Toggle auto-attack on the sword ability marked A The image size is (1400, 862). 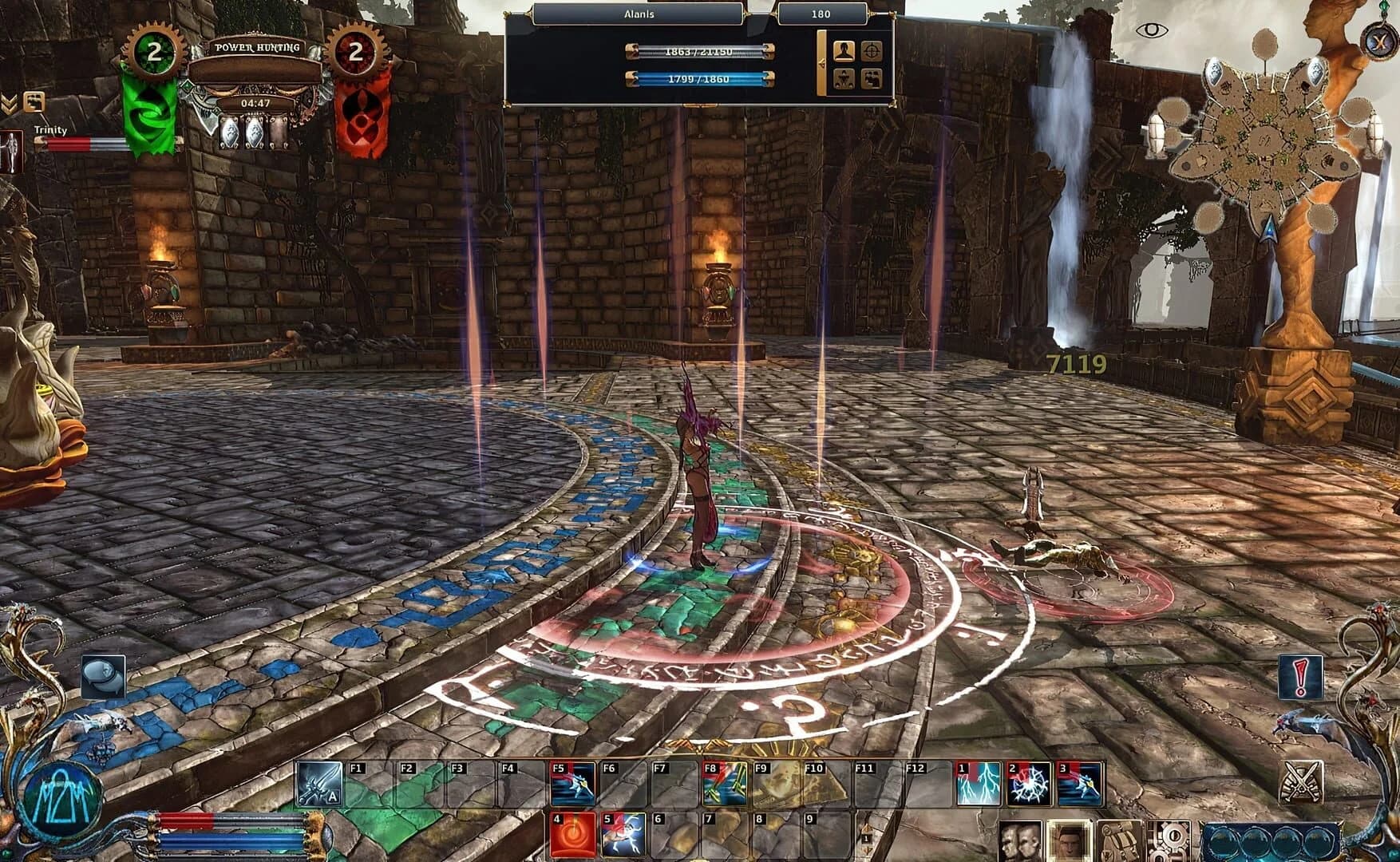[x=318, y=781]
